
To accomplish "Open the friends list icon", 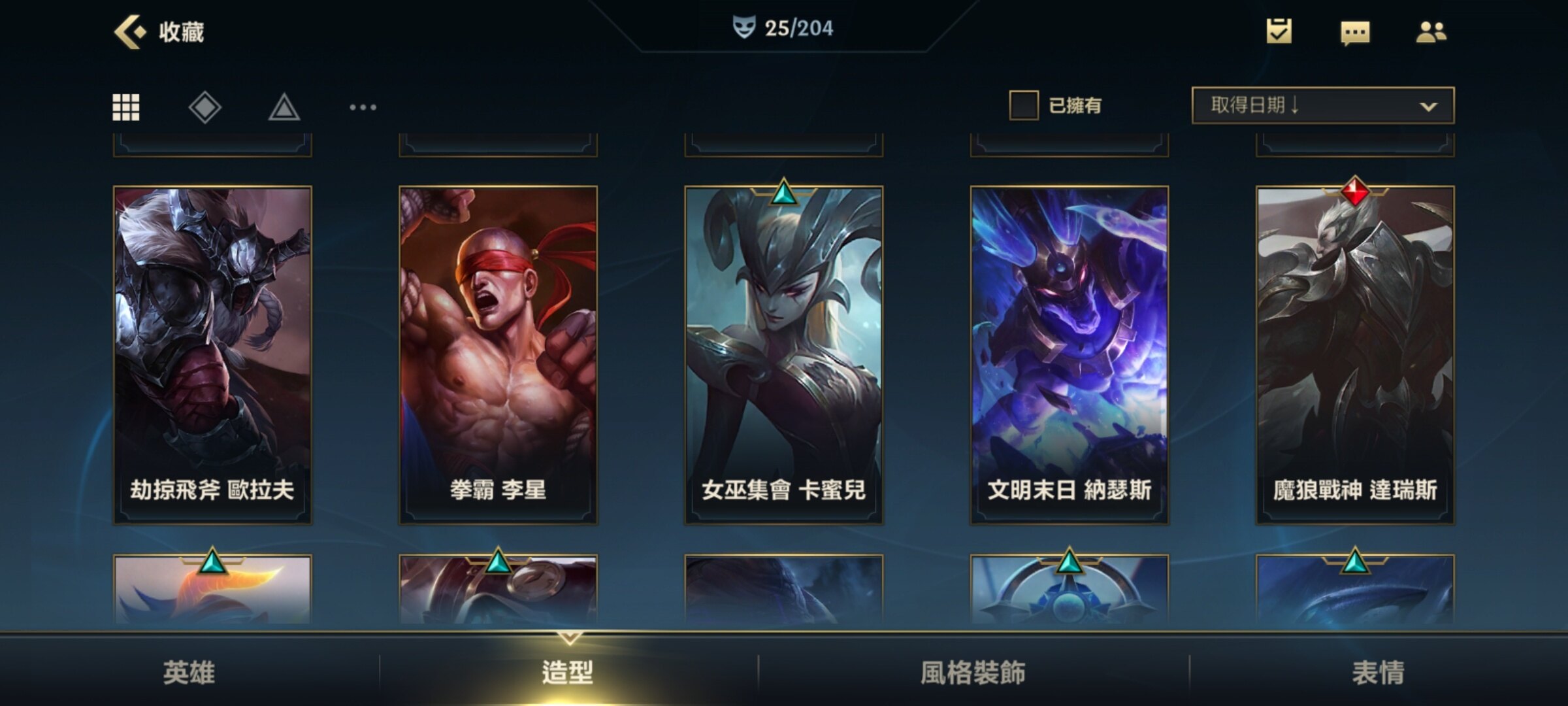I will coord(1431,31).
